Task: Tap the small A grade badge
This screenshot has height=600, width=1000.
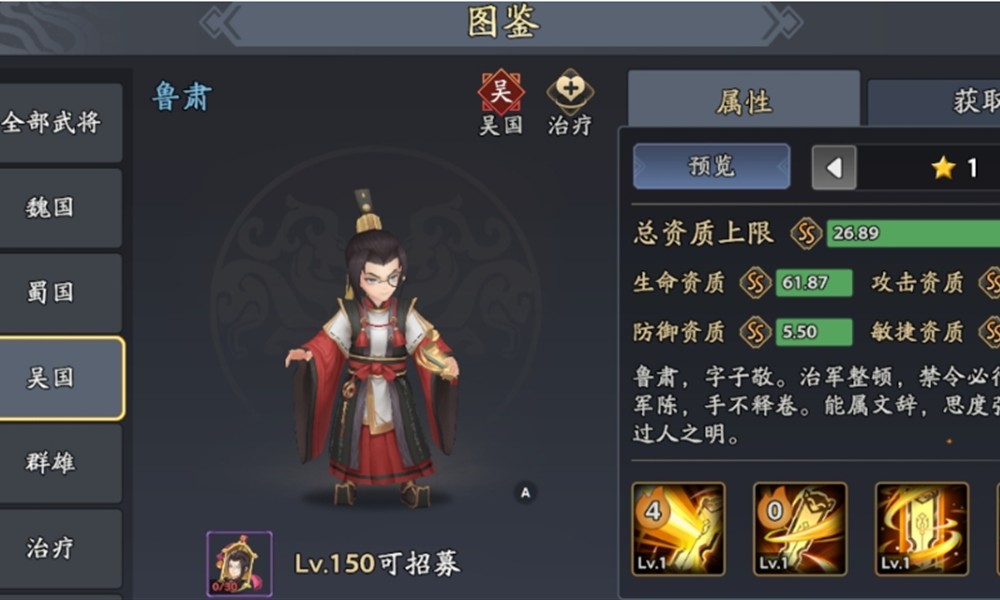Action: point(525,491)
